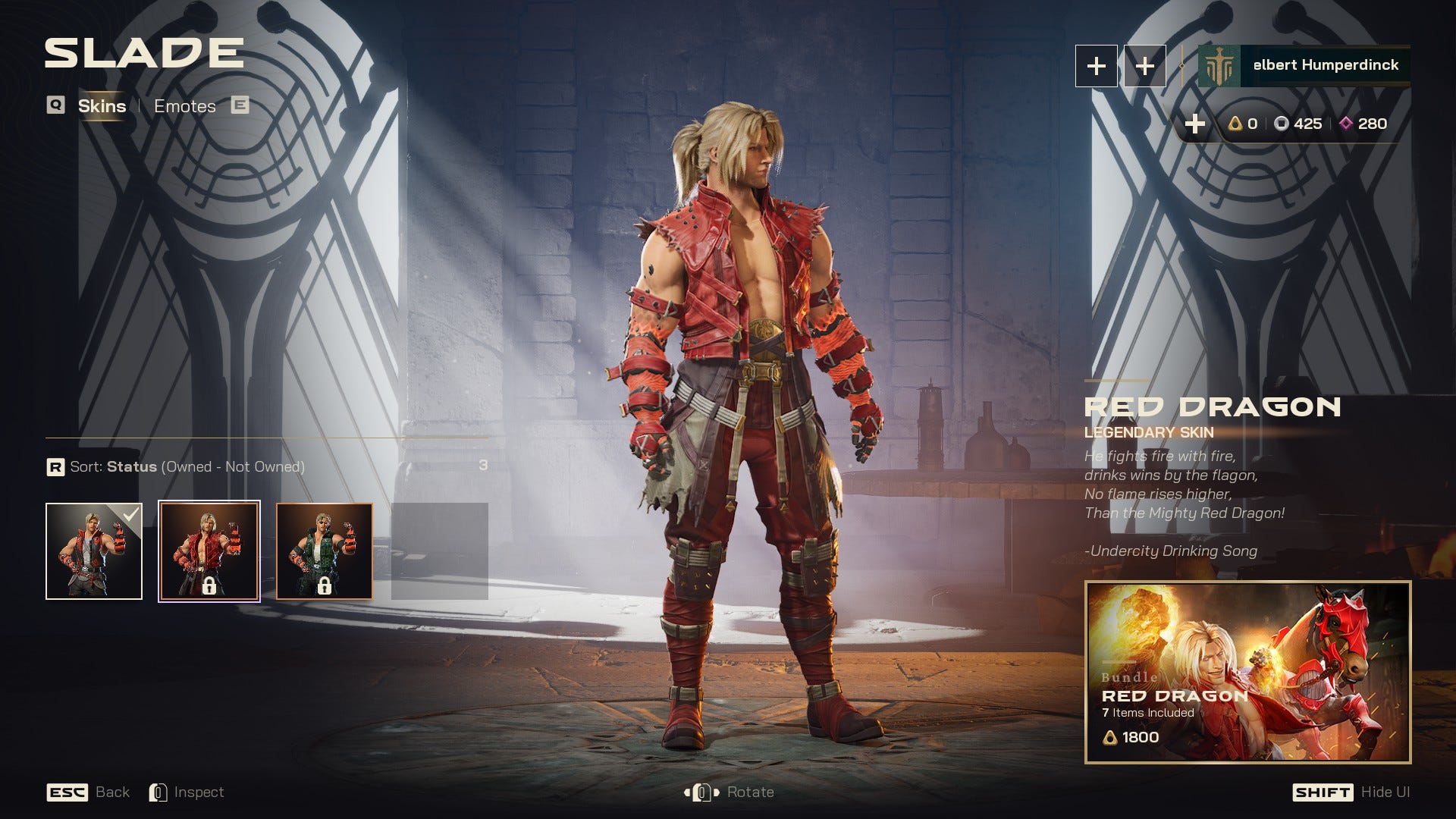1456x819 pixels.
Task: Choose the locked Red Dragon skin thumbnail
Action: click(x=209, y=551)
